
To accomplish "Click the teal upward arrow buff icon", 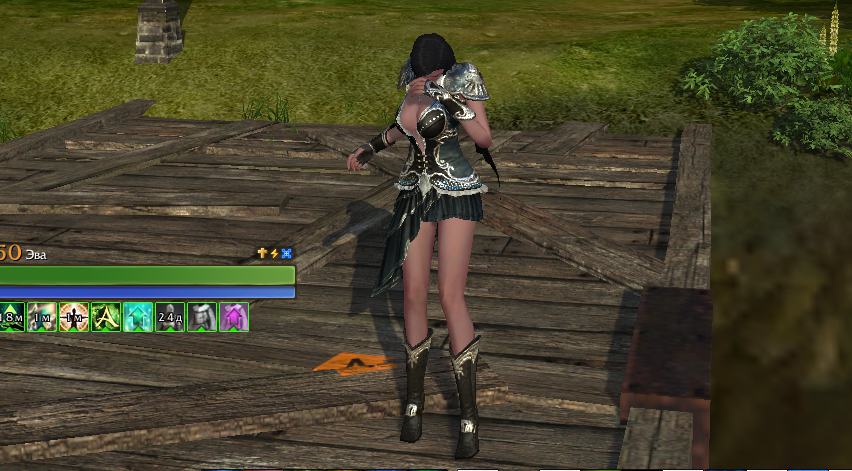I will (138, 317).
